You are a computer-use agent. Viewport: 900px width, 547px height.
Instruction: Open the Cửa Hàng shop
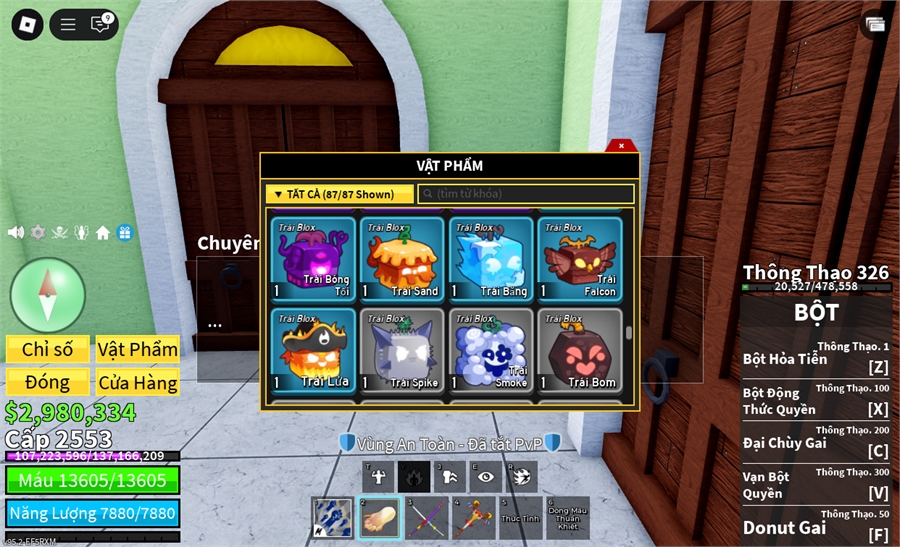click(x=138, y=382)
